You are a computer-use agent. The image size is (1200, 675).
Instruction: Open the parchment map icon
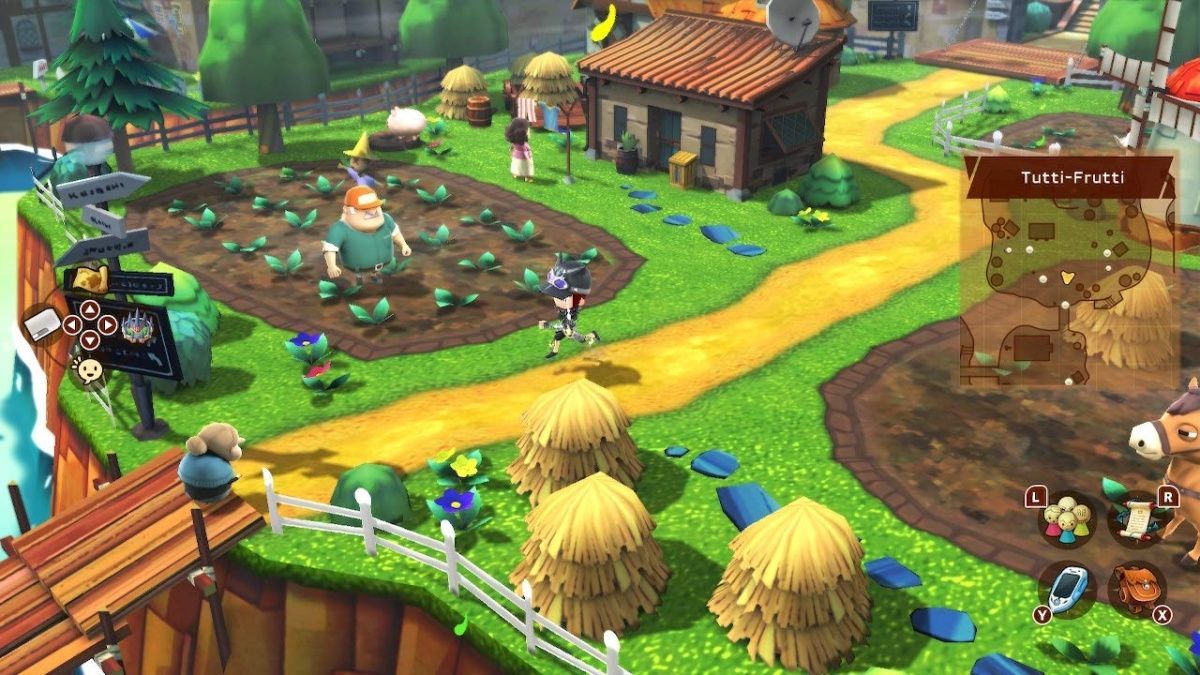coord(90,278)
